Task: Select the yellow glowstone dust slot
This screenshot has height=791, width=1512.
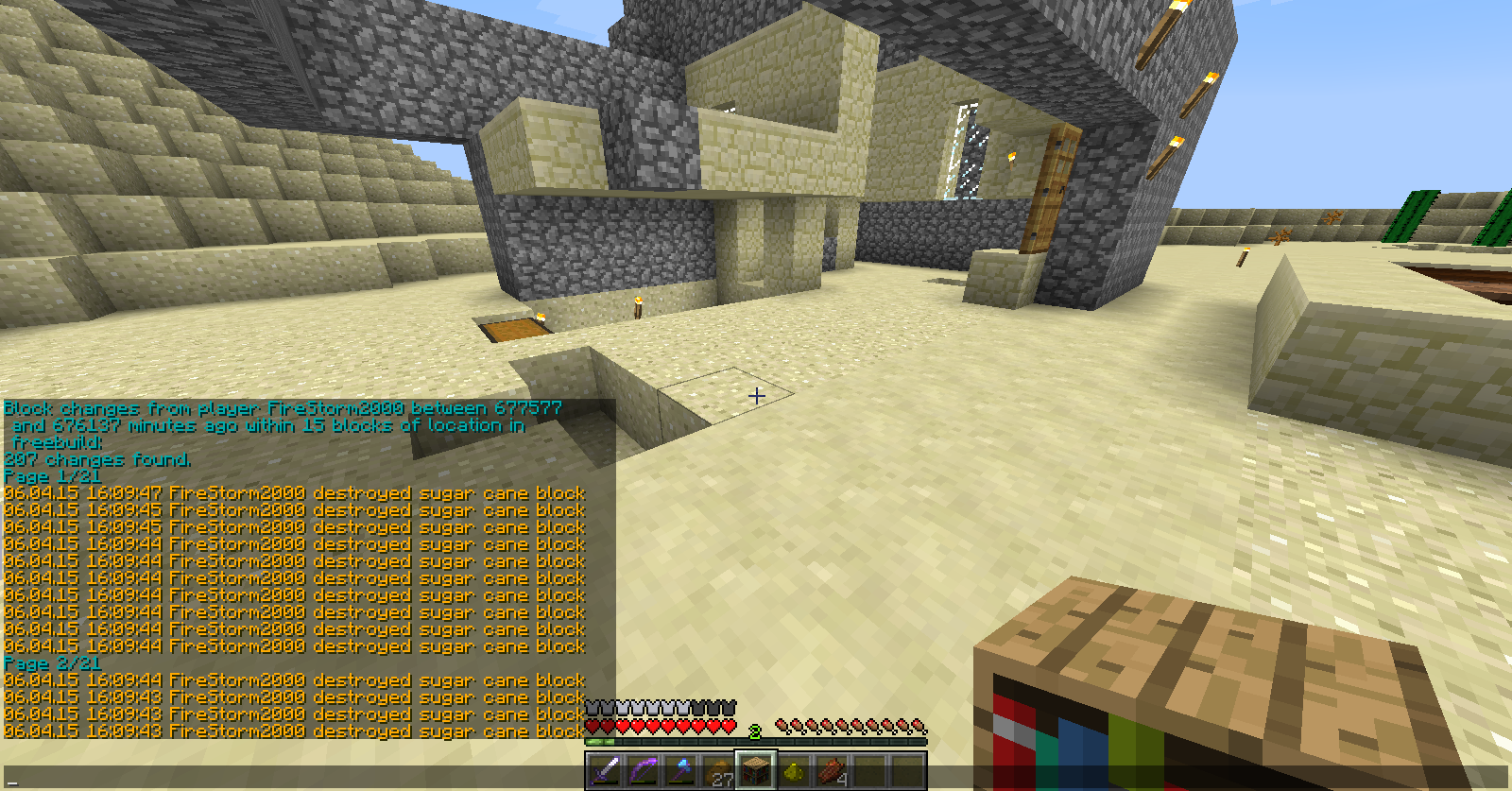Action: [x=794, y=770]
